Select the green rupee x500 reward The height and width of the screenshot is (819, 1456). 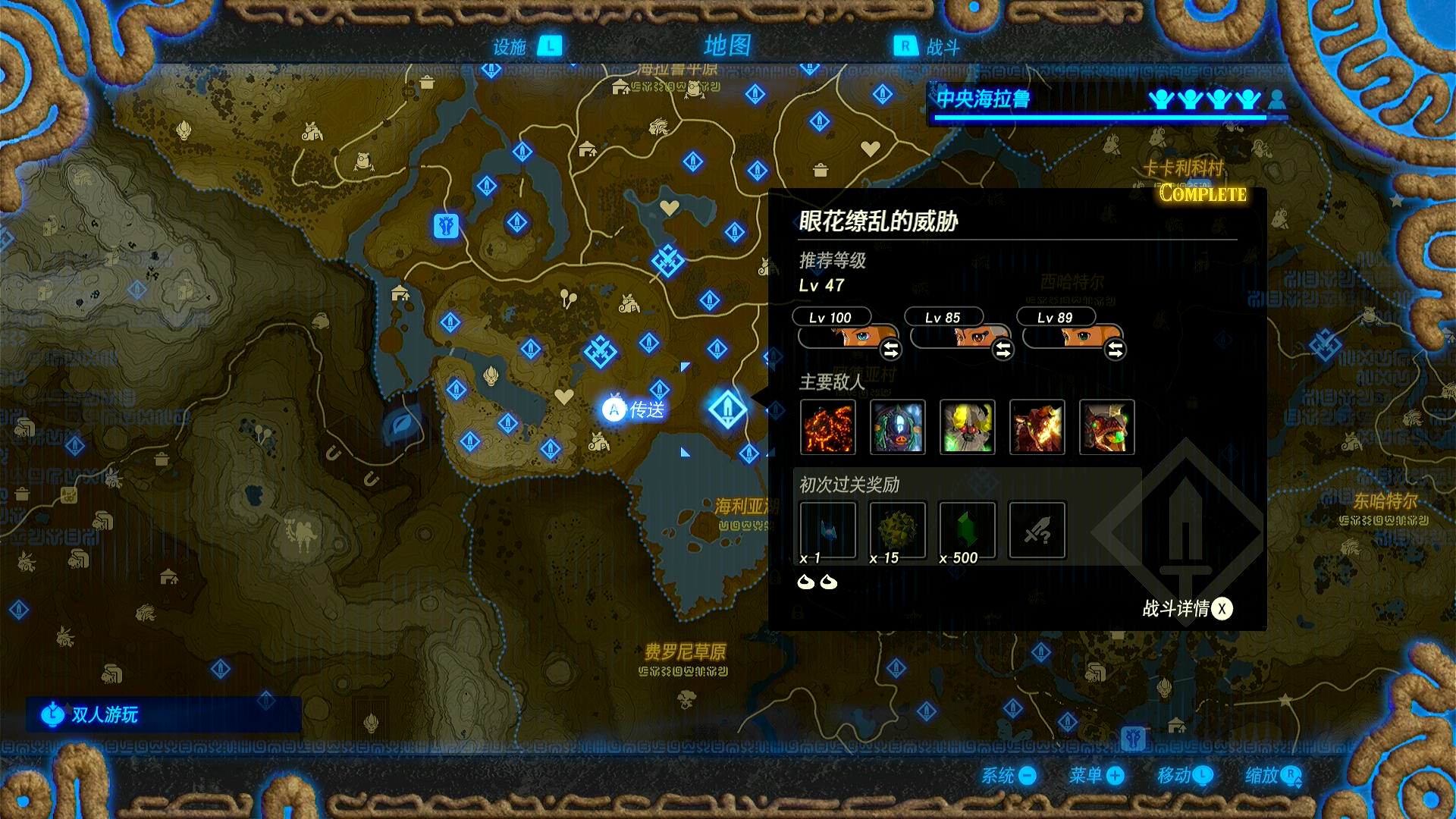968,531
